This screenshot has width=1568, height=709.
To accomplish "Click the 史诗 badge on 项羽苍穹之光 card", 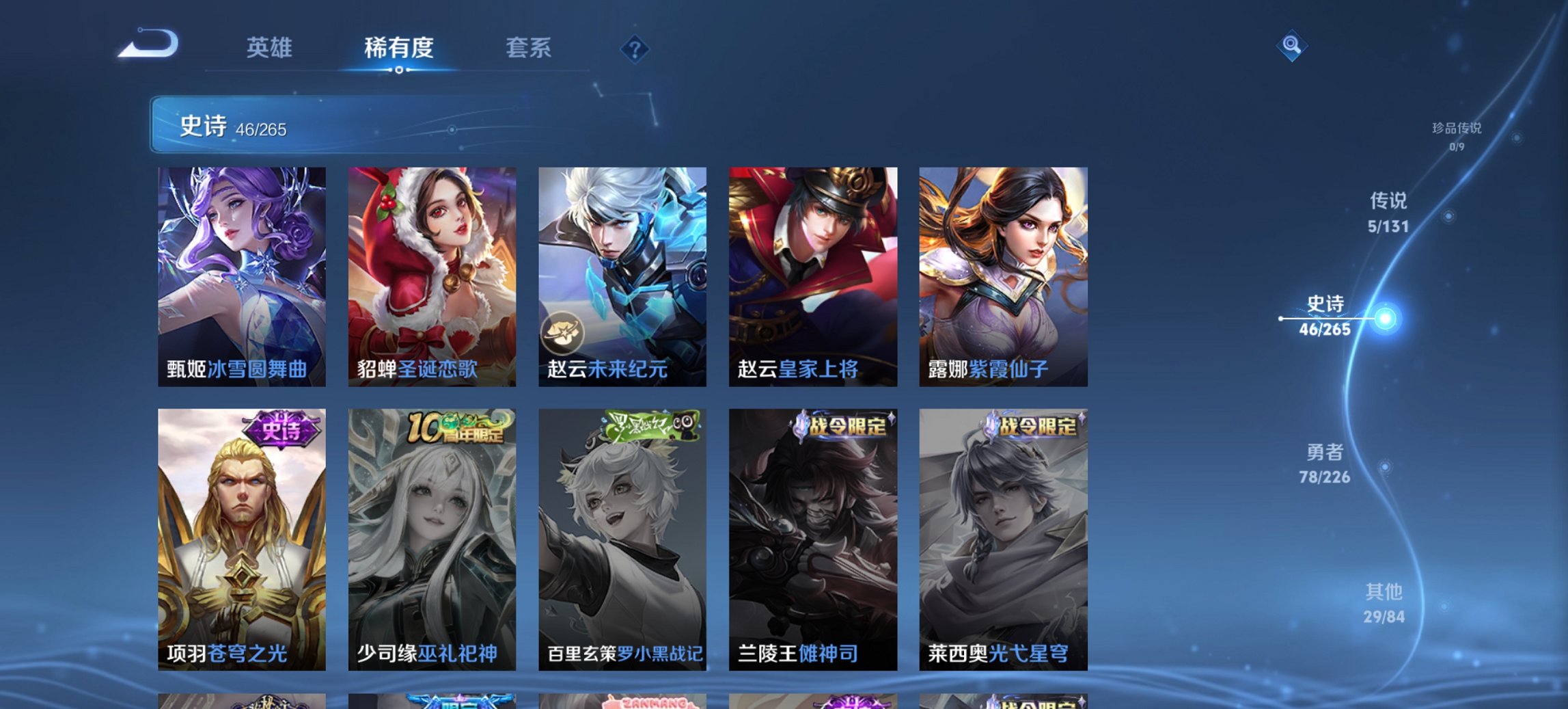I will coord(281,427).
